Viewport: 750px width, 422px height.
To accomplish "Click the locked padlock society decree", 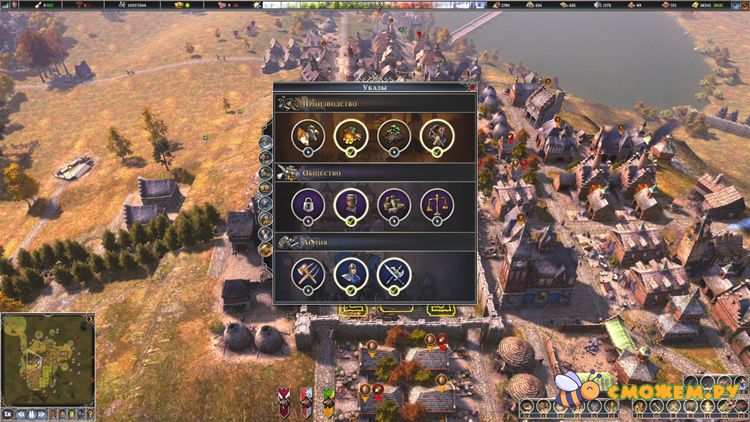I will [306, 203].
